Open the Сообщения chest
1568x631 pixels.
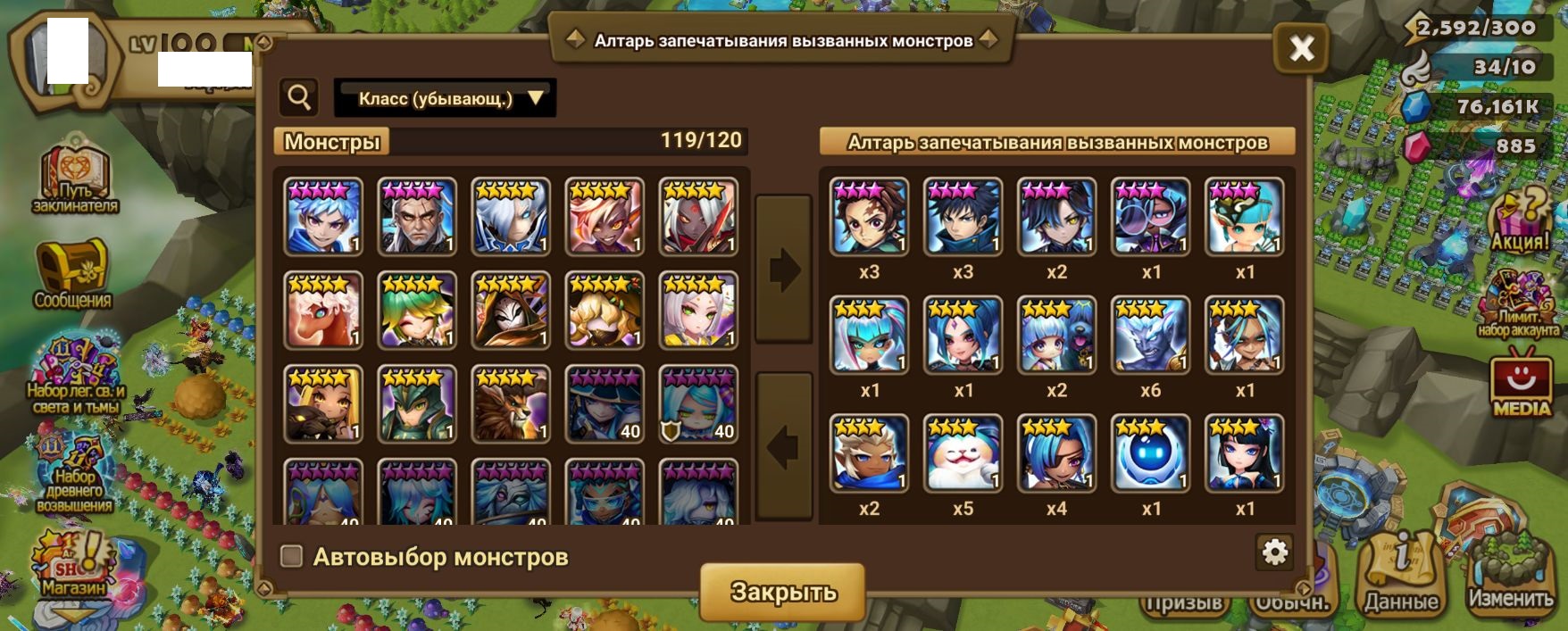point(73,273)
